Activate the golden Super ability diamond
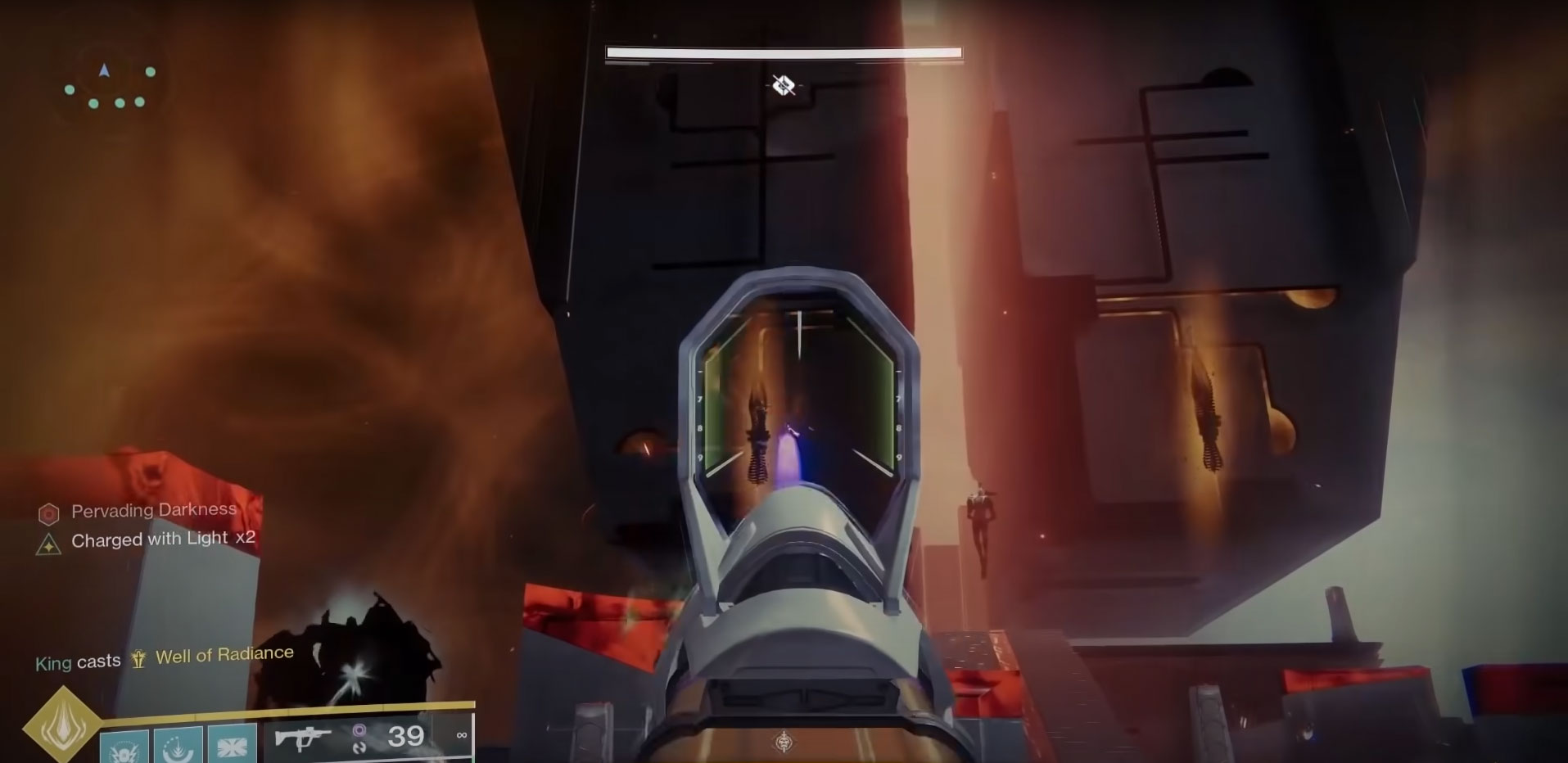Image resolution: width=1568 pixels, height=763 pixels. tap(63, 726)
